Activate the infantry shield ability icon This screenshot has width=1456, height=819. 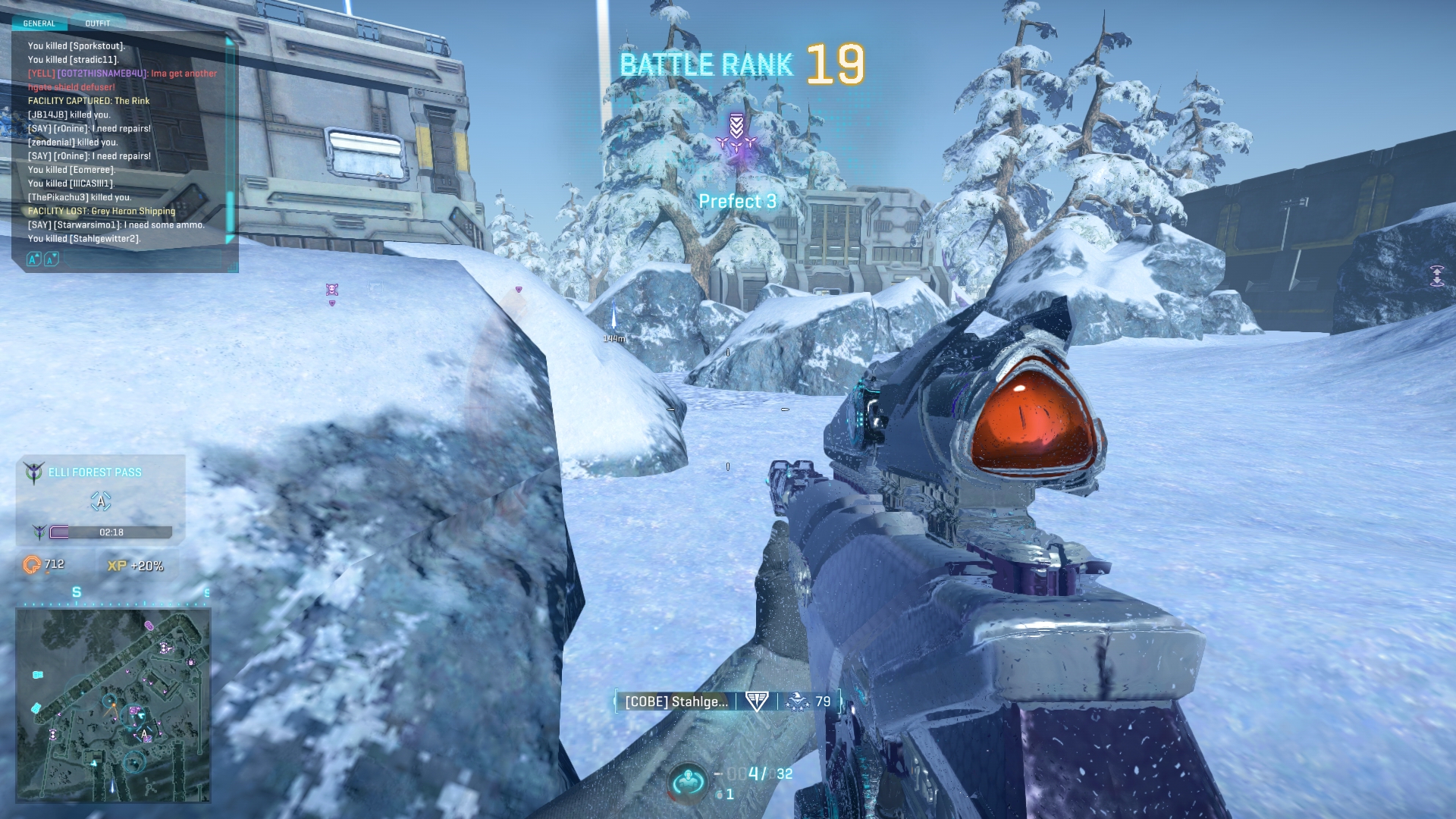689,781
